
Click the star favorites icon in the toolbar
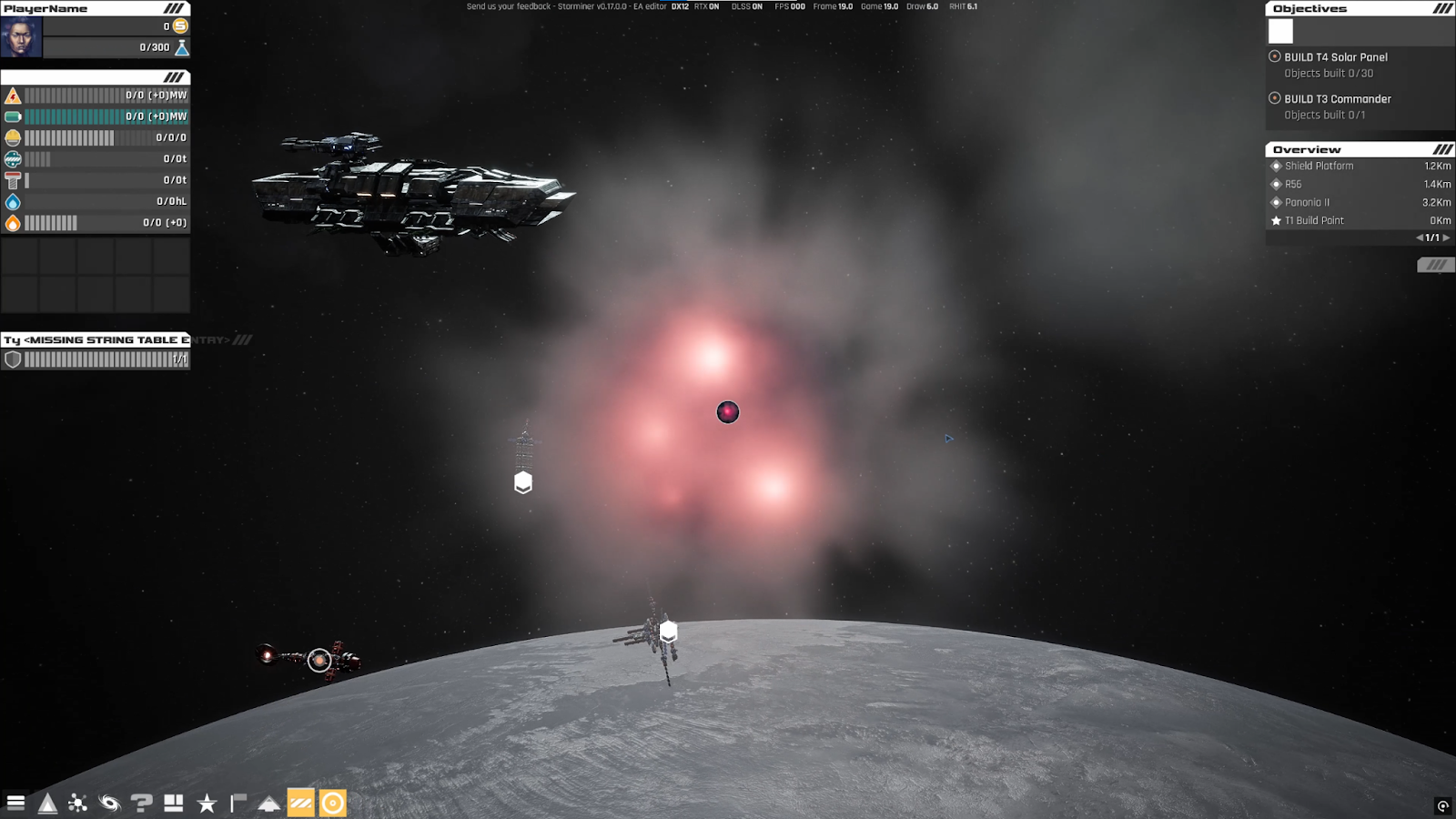208,804
